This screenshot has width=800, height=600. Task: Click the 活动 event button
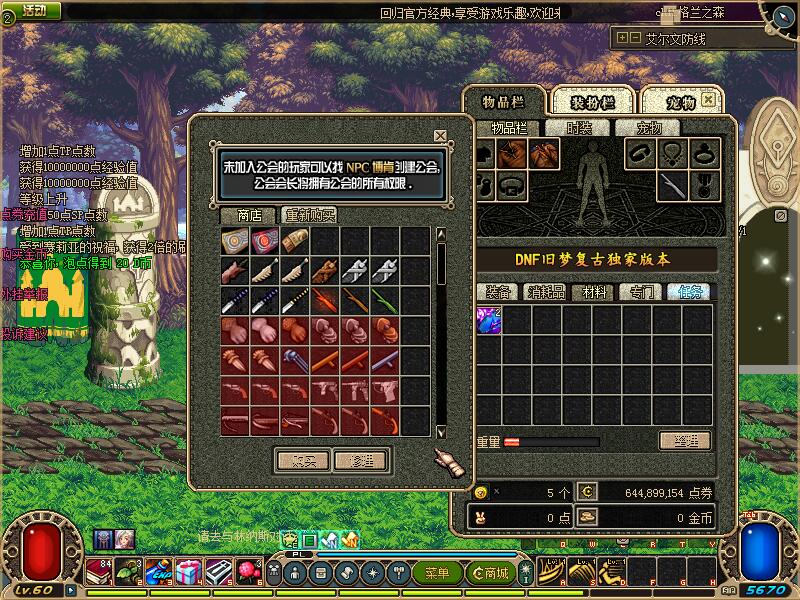[33, 10]
